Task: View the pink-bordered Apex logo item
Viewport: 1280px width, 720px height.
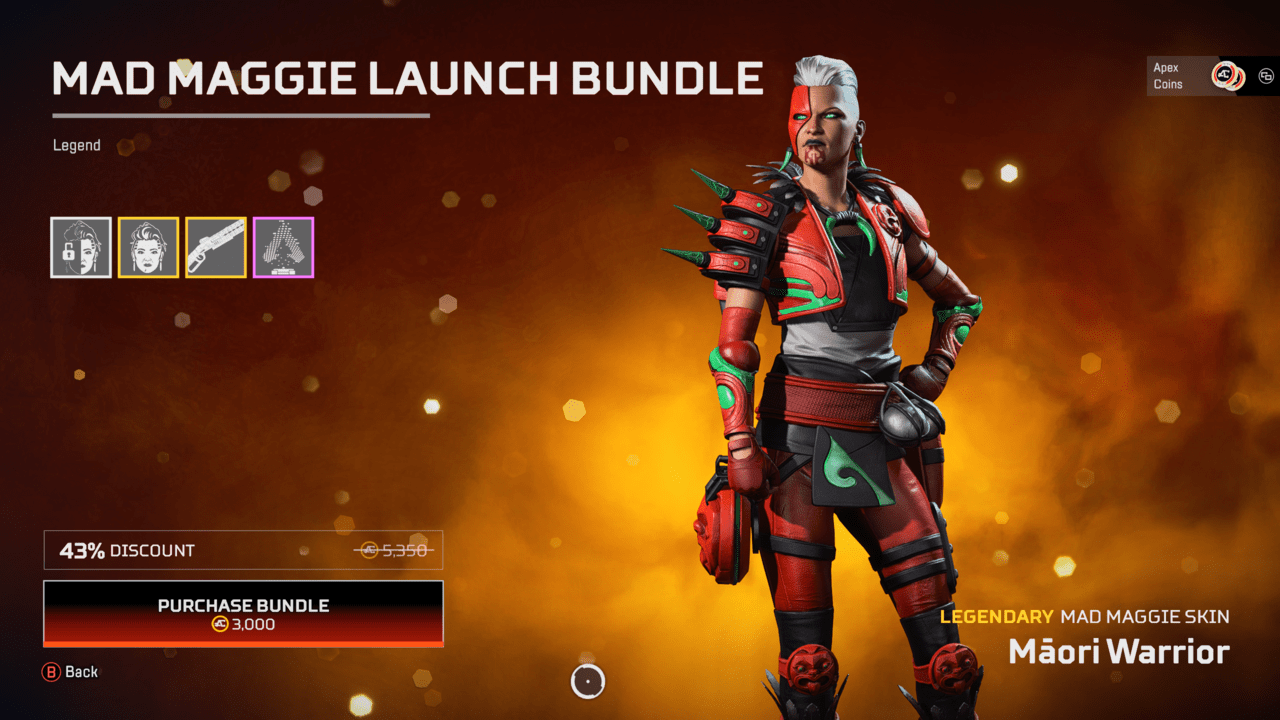Action: point(283,247)
